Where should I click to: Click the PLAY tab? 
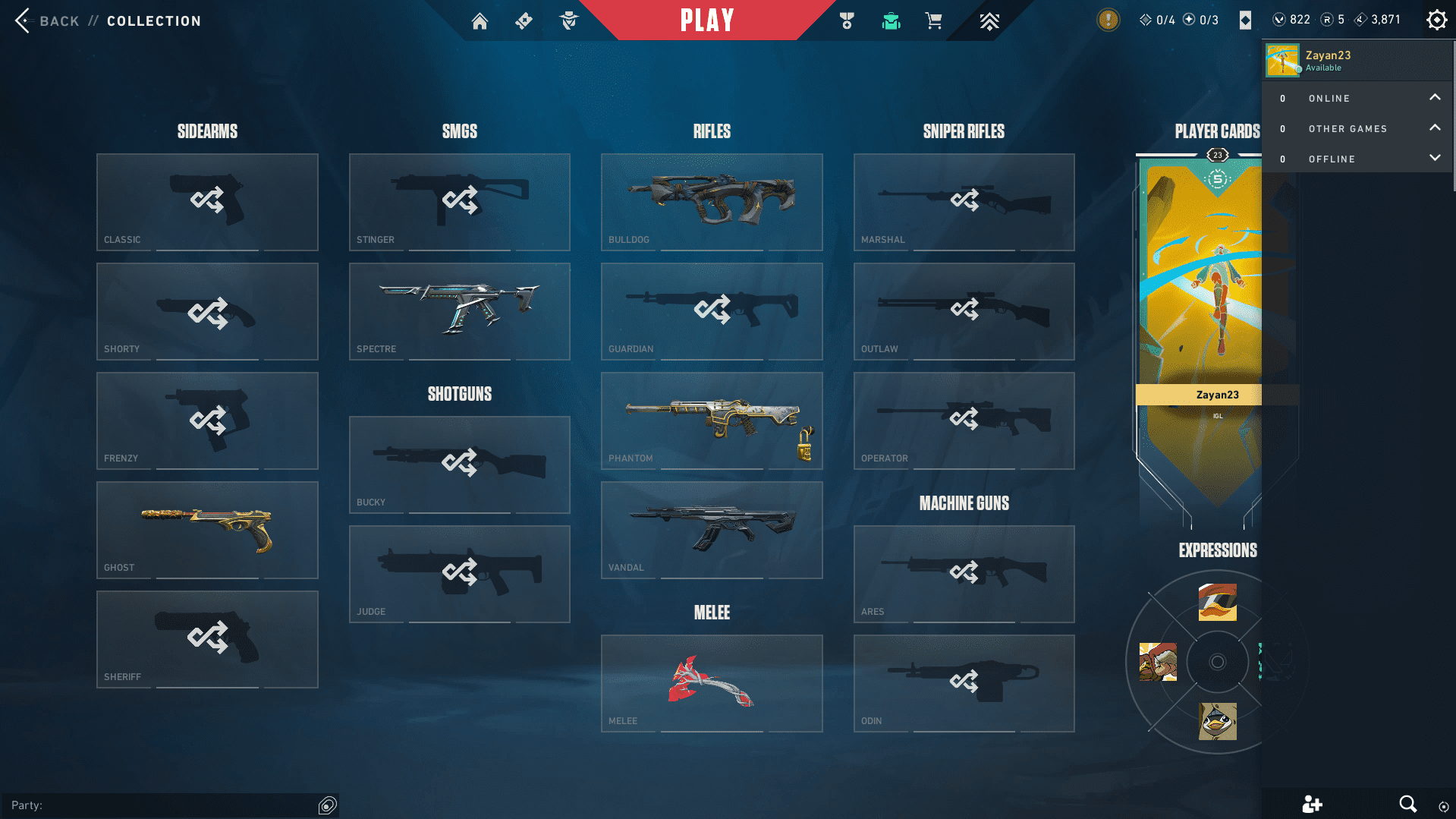click(x=706, y=20)
